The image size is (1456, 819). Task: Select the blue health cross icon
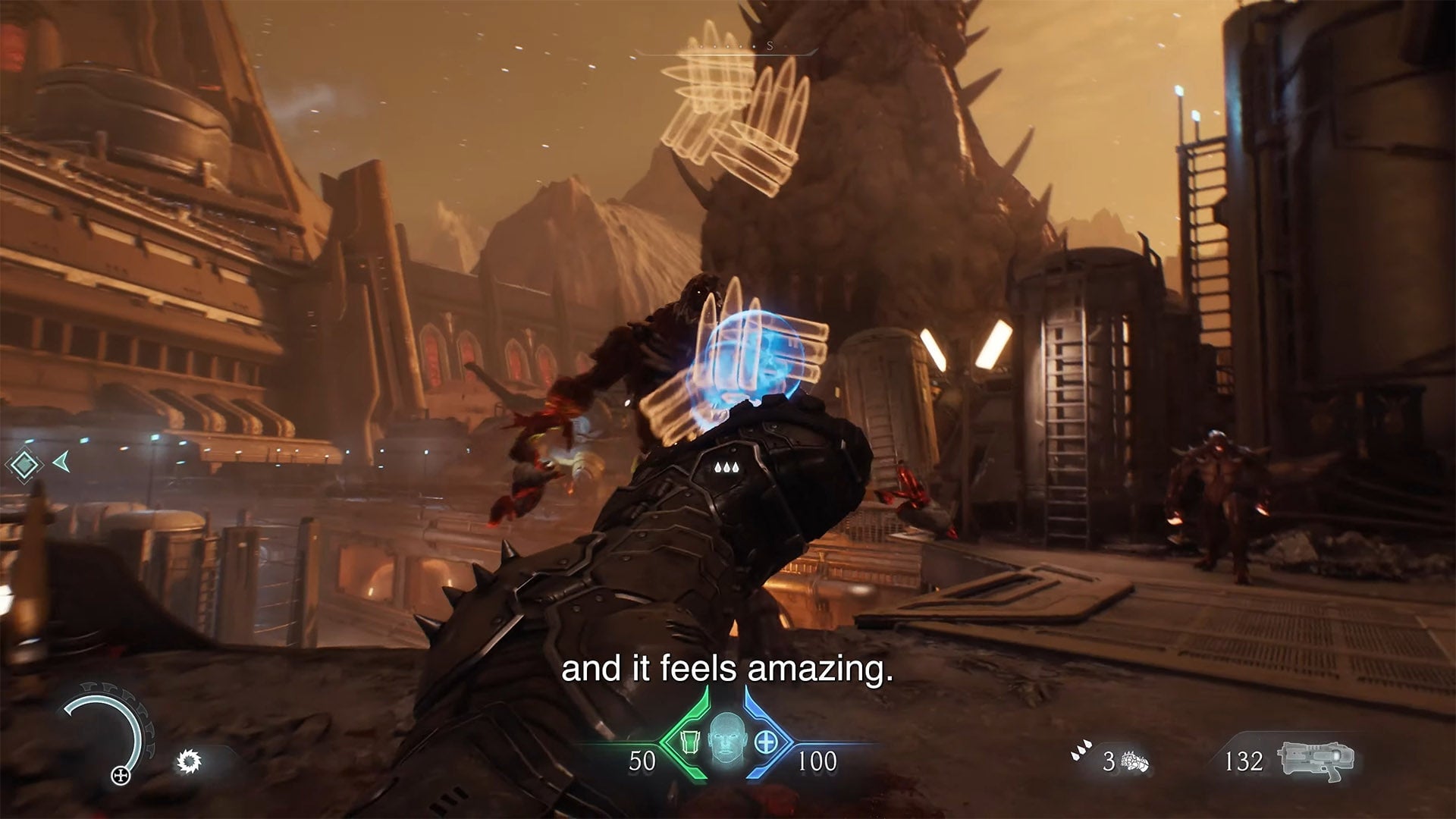tap(767, 741)
